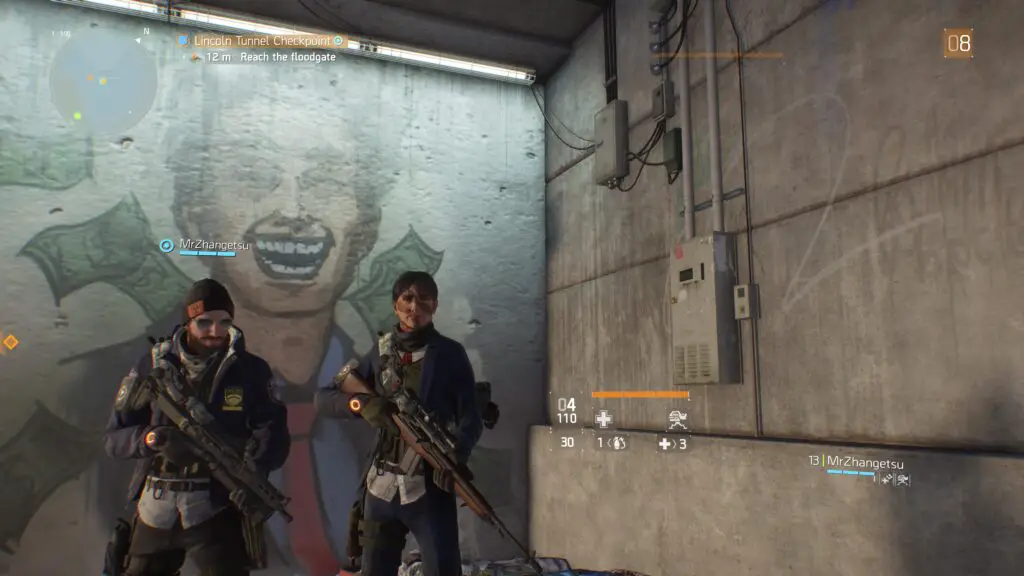
Task: Open the level 08 badge
Action: [x=958, y=43]
